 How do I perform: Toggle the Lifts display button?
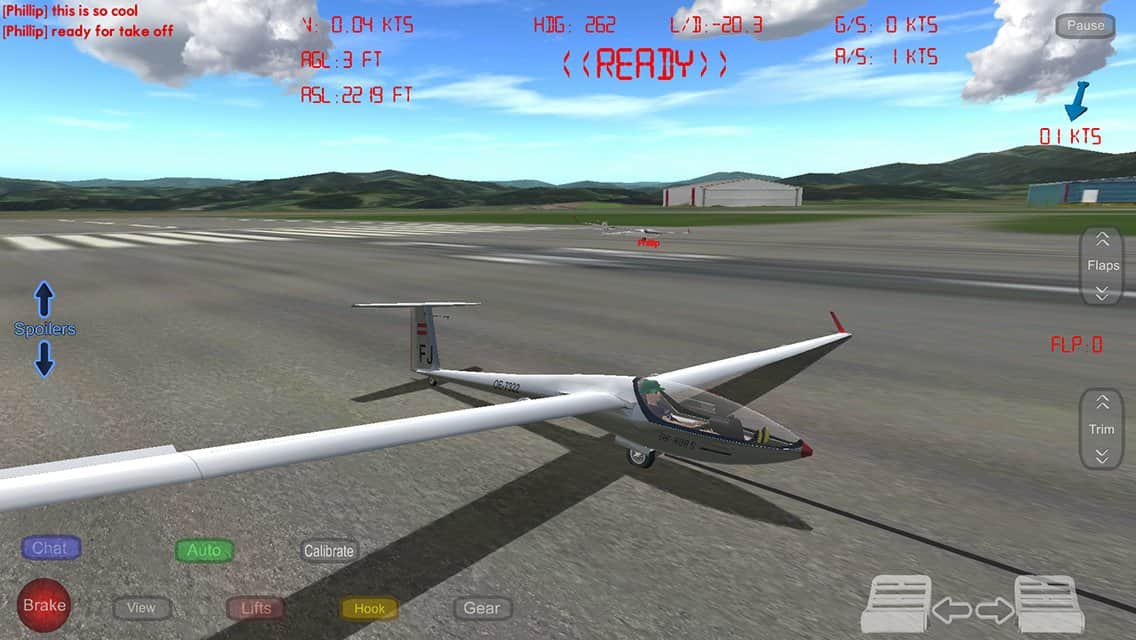coord(255,608)
